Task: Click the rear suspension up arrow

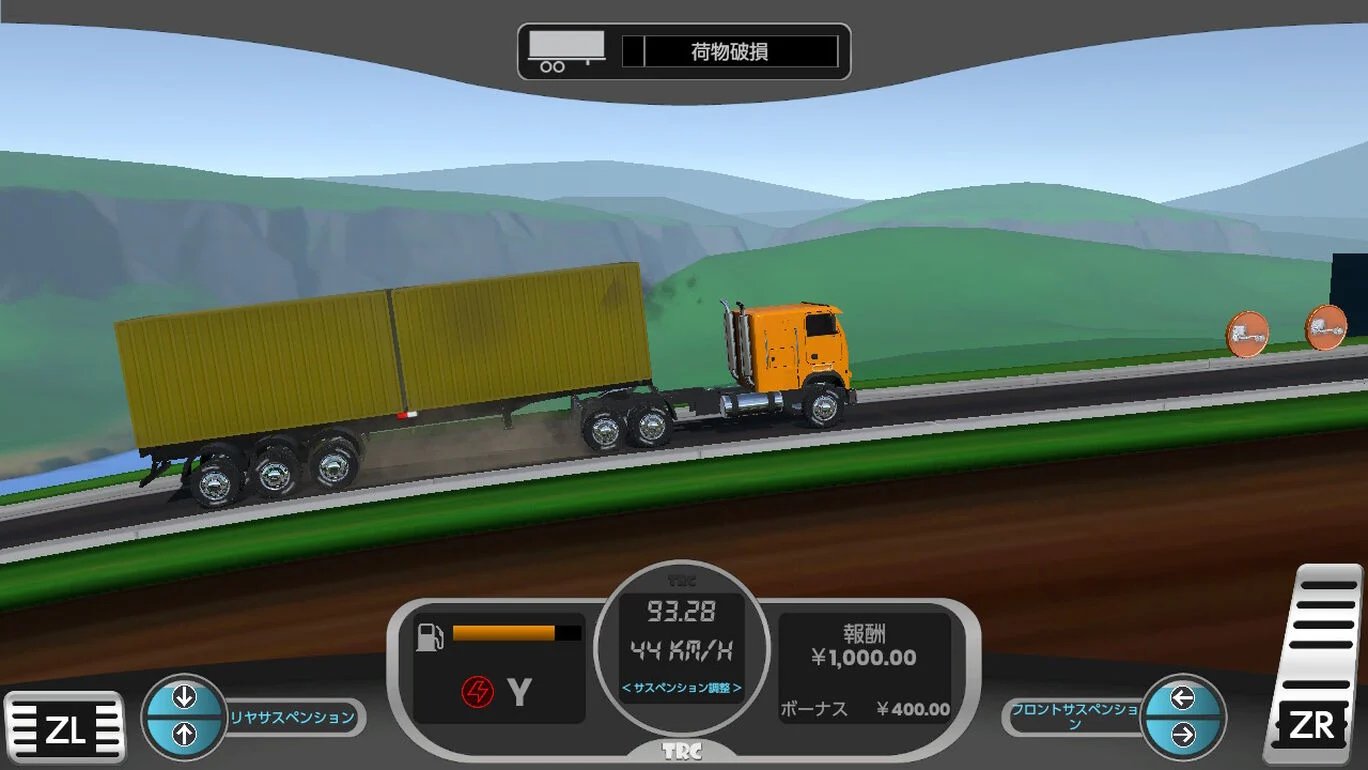Action: [x=184, y=736]
